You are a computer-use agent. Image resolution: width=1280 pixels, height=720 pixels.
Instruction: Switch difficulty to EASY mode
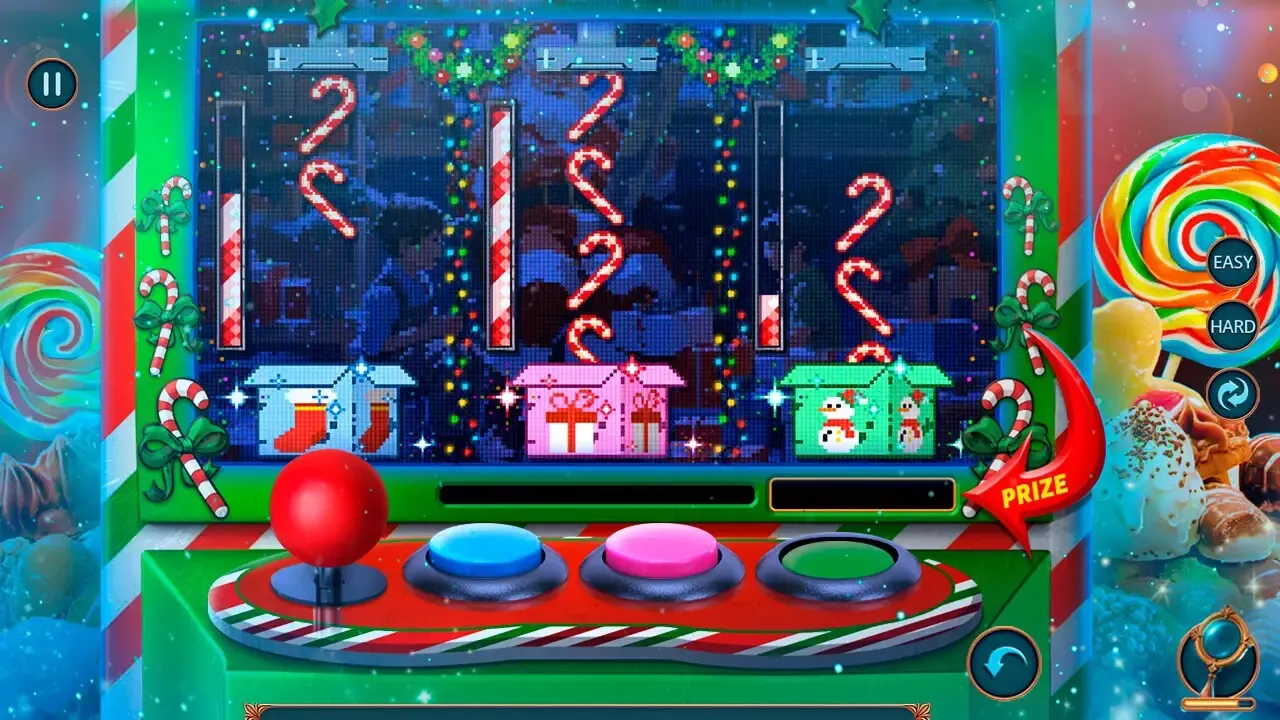[x=1234, y=261]
